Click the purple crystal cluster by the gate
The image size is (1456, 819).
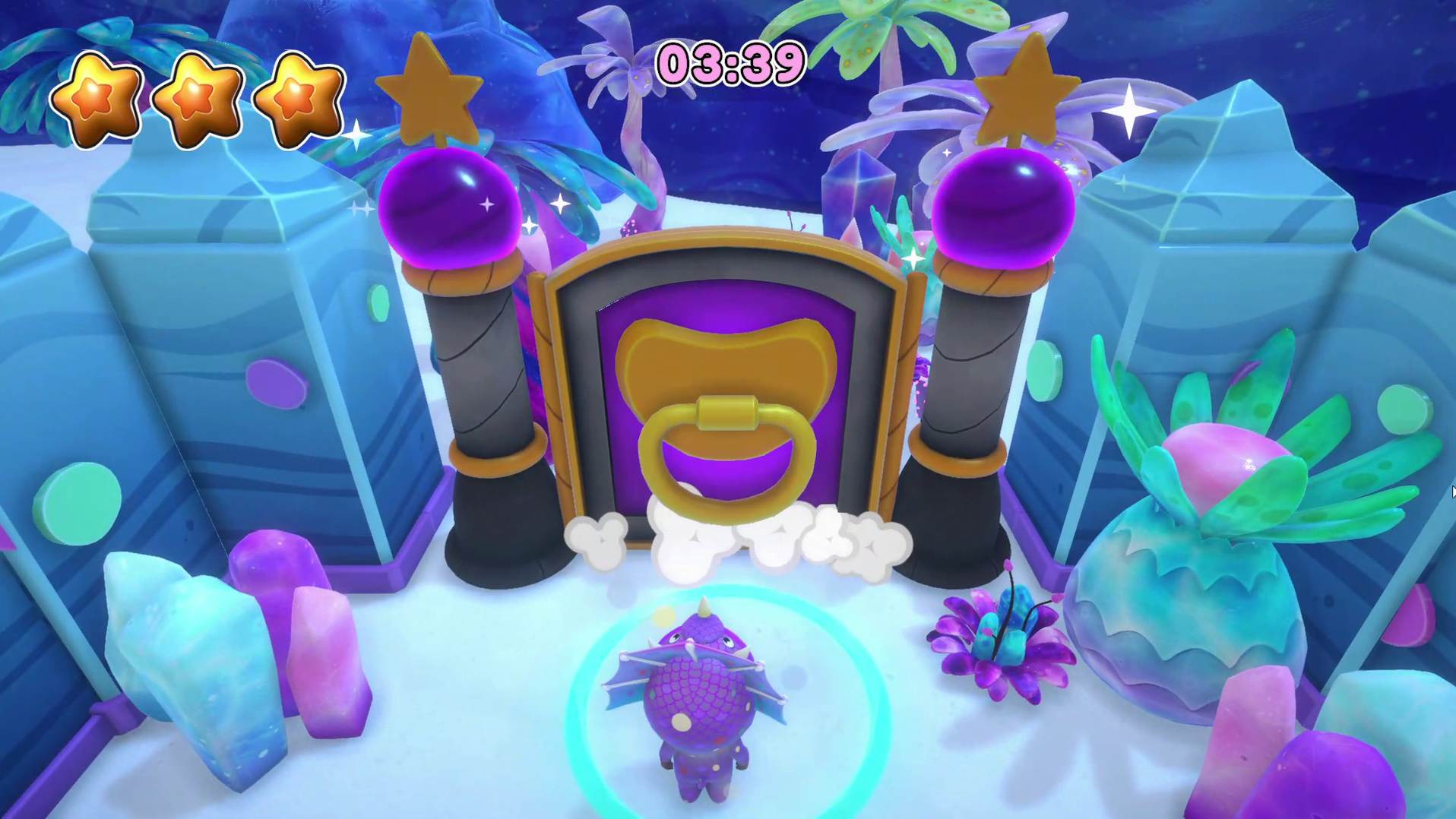click(859, 190)
